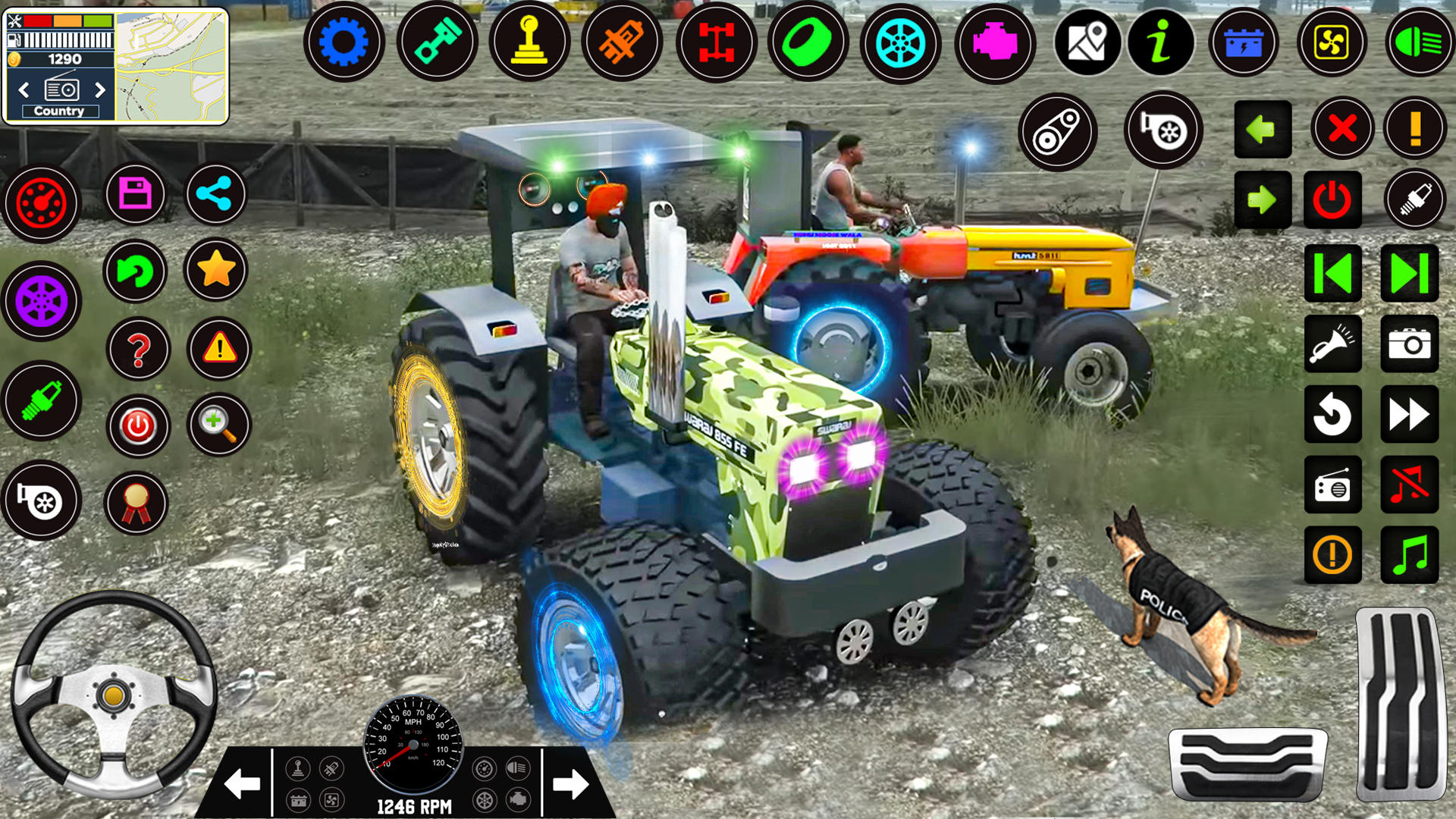The width and height of the screenshot is (1456, 819).
Task: Open the map navigation icon
Action: click(x=1089, y=43)
